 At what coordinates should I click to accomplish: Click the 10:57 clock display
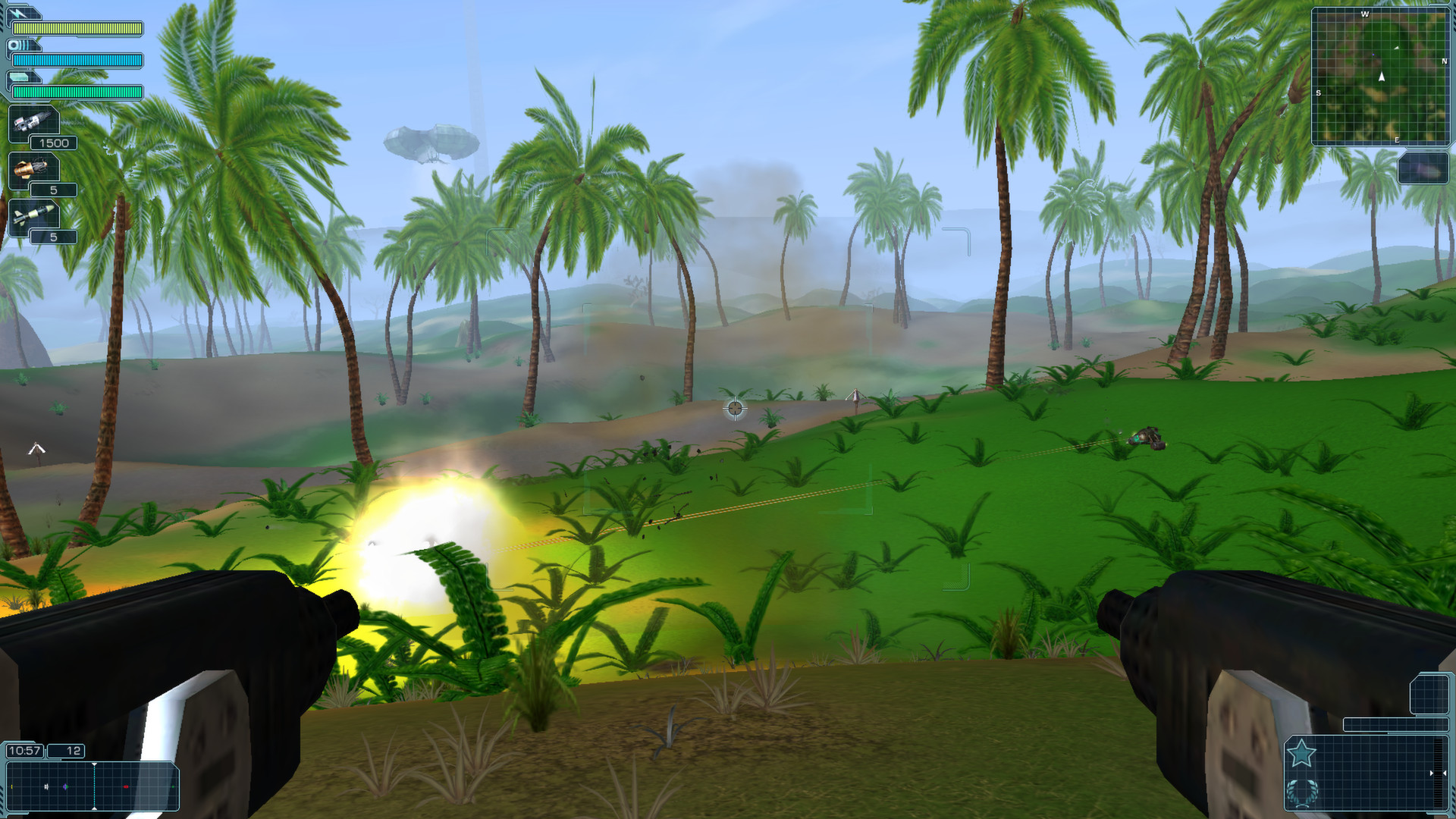[25, 751]
